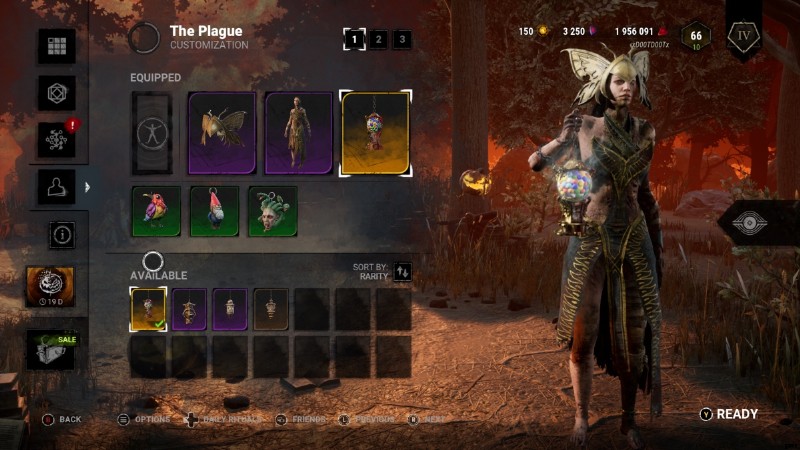This screenshot has height=450, width=800.
Task: Open the equipped body cosmetic slot
Action: 298,133
